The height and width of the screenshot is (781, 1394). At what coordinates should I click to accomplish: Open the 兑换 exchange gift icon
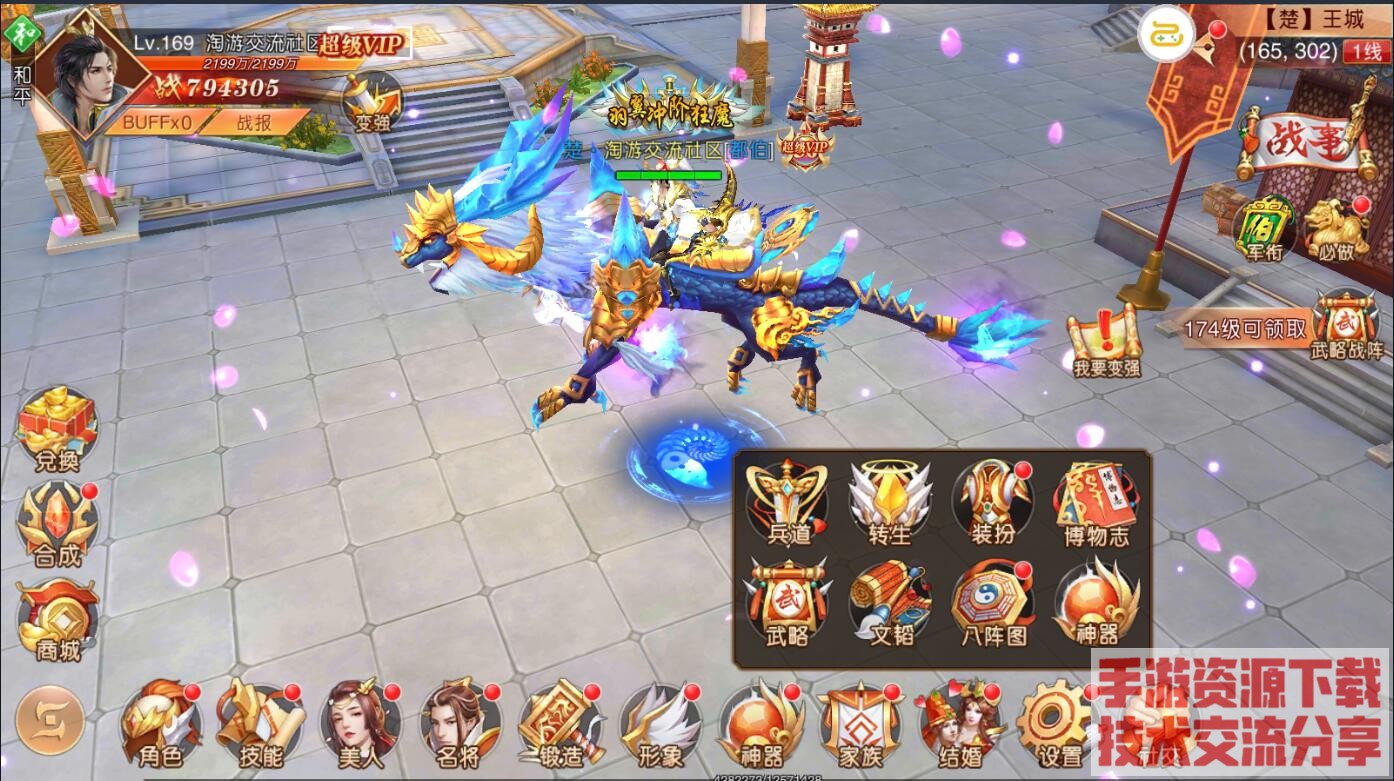point(56,430)
